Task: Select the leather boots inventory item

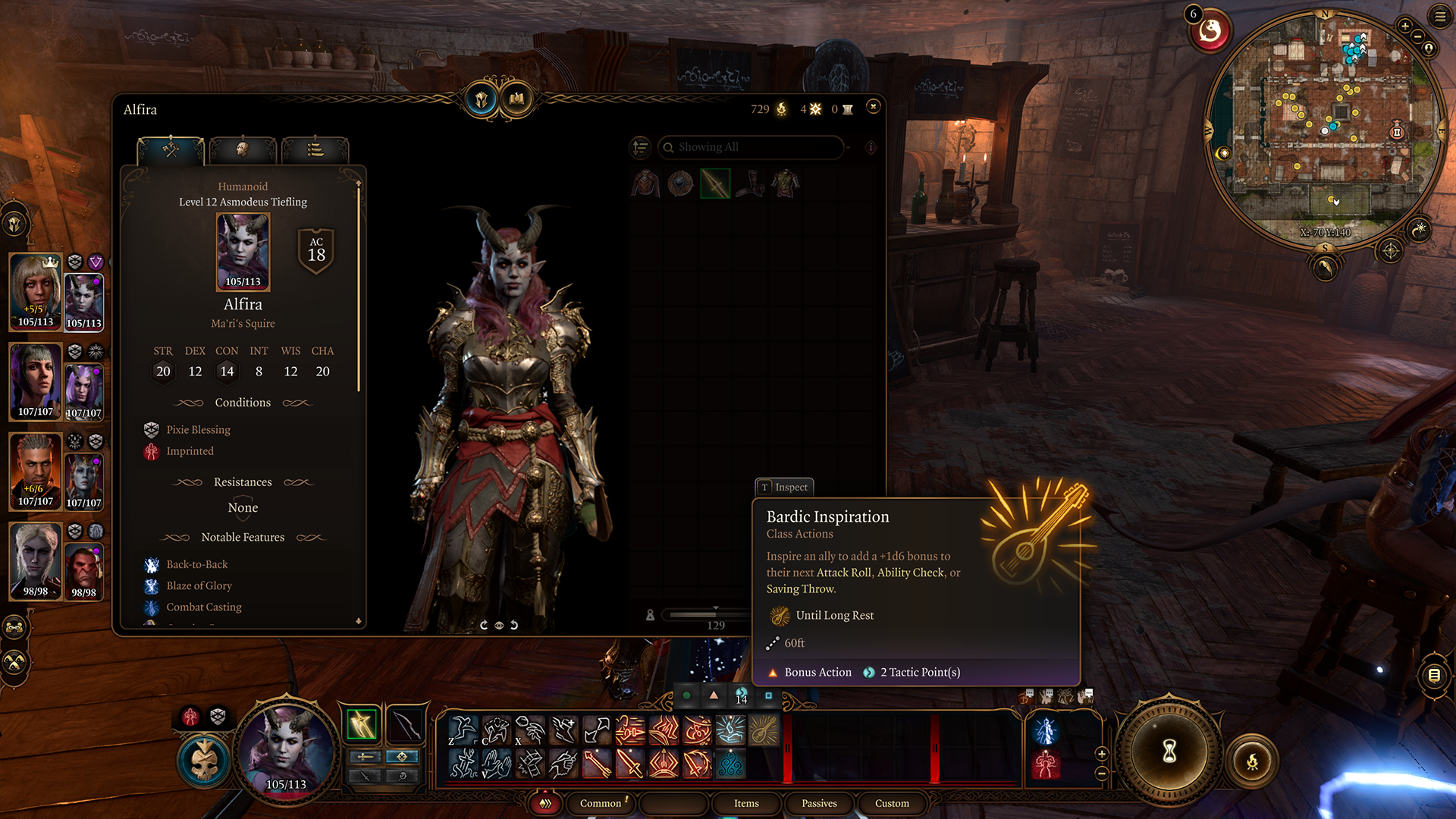Action: pyautogui.click(x=751, y=184)
